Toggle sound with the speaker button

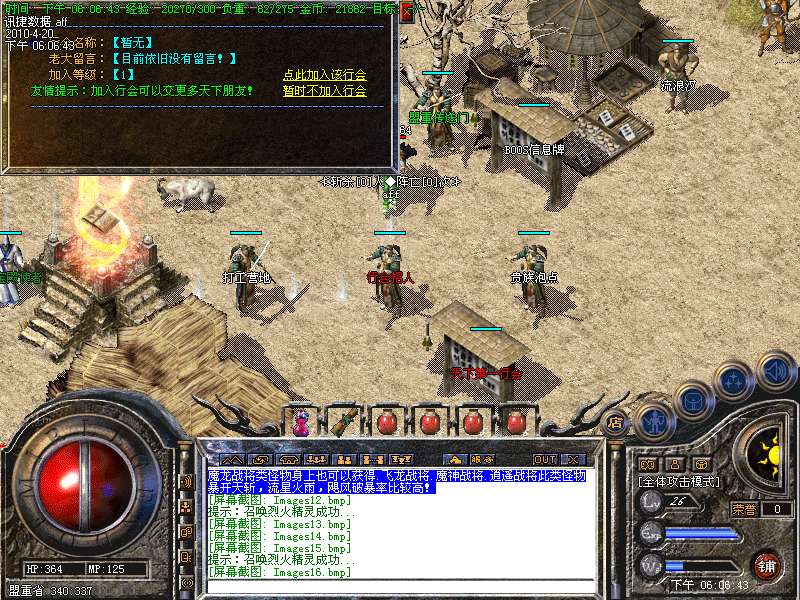click(x=775, y=370)
